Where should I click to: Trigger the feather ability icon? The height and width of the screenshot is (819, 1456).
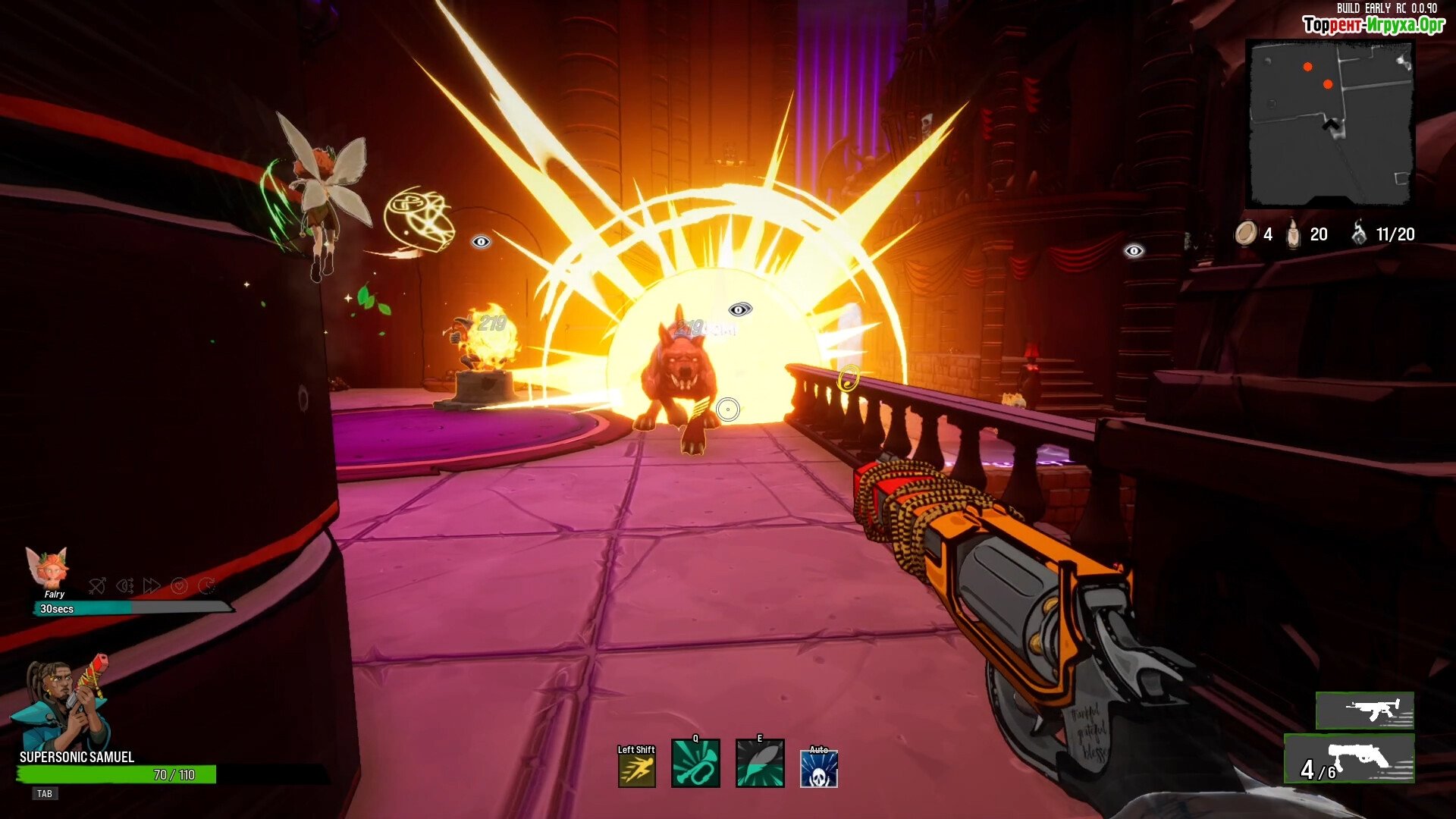coord(759,764)
